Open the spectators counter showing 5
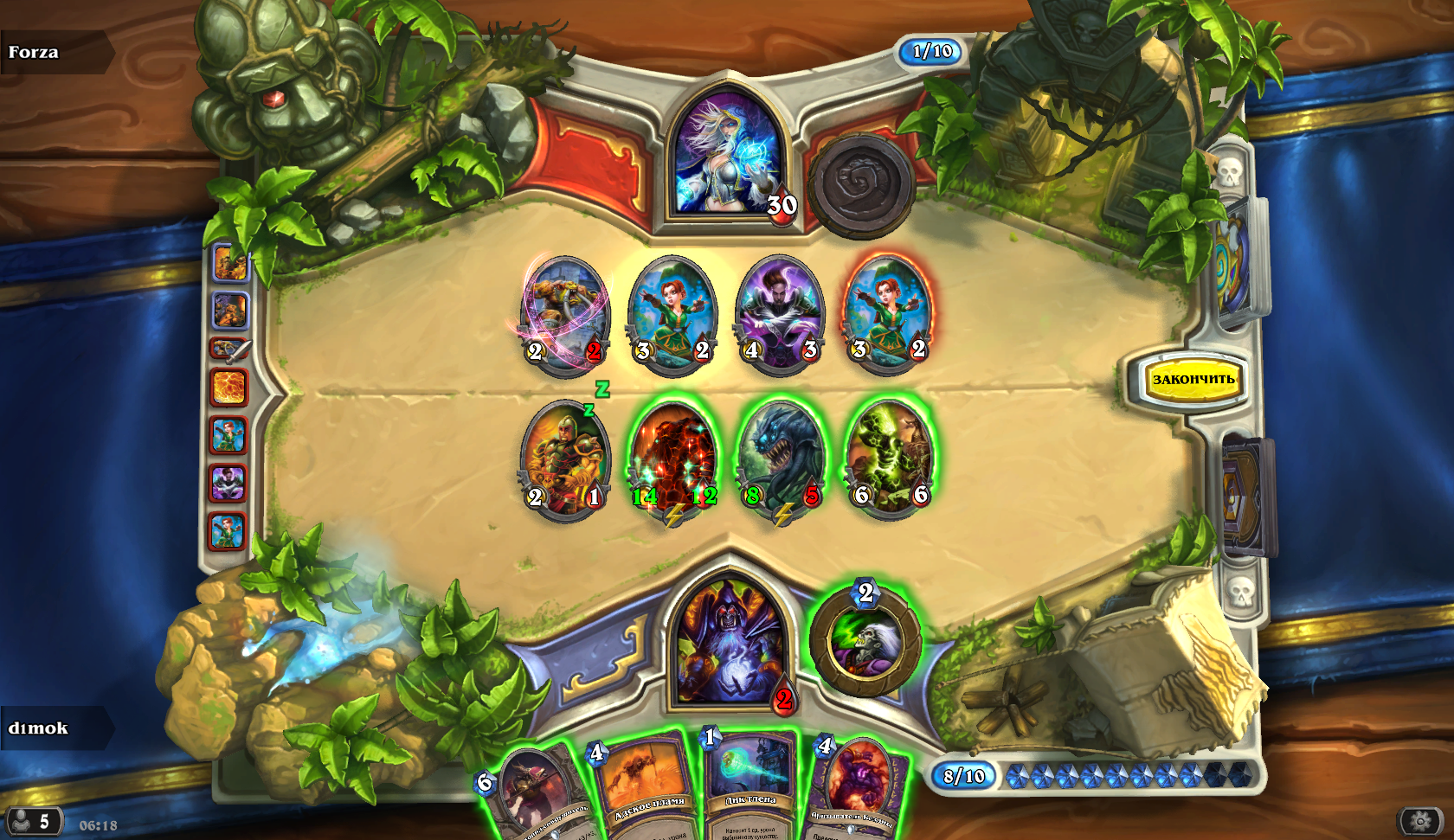 pyautogui.click(x=33, y=821)
